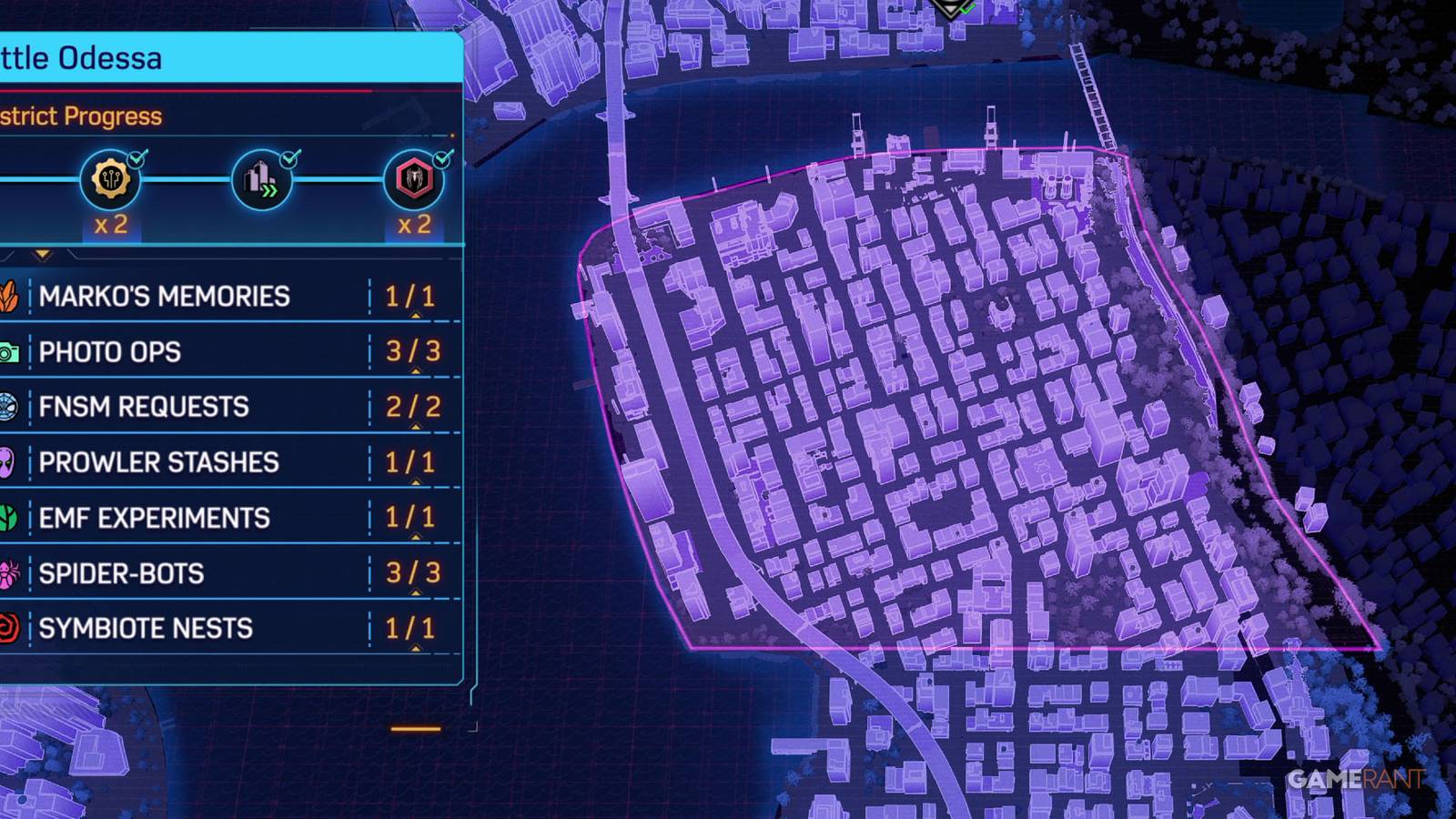
Task: Expand the chevron under Photo Ops count
Action: coord(417,369)
